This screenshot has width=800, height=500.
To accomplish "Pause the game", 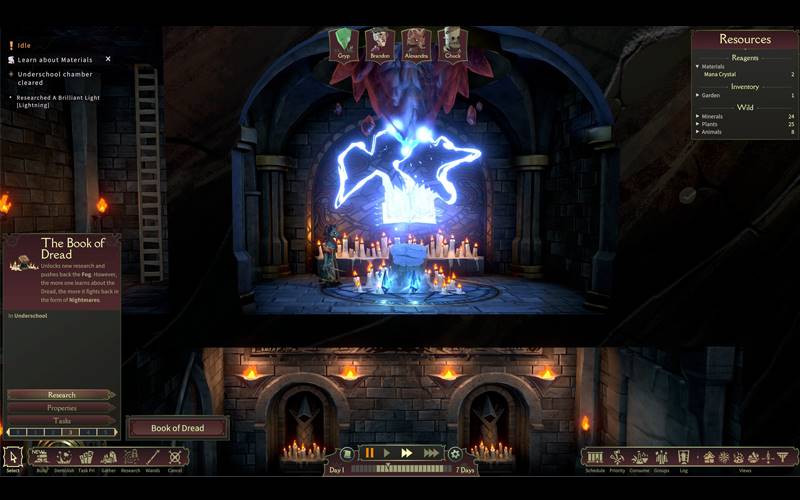I will (x=369, y=453).
